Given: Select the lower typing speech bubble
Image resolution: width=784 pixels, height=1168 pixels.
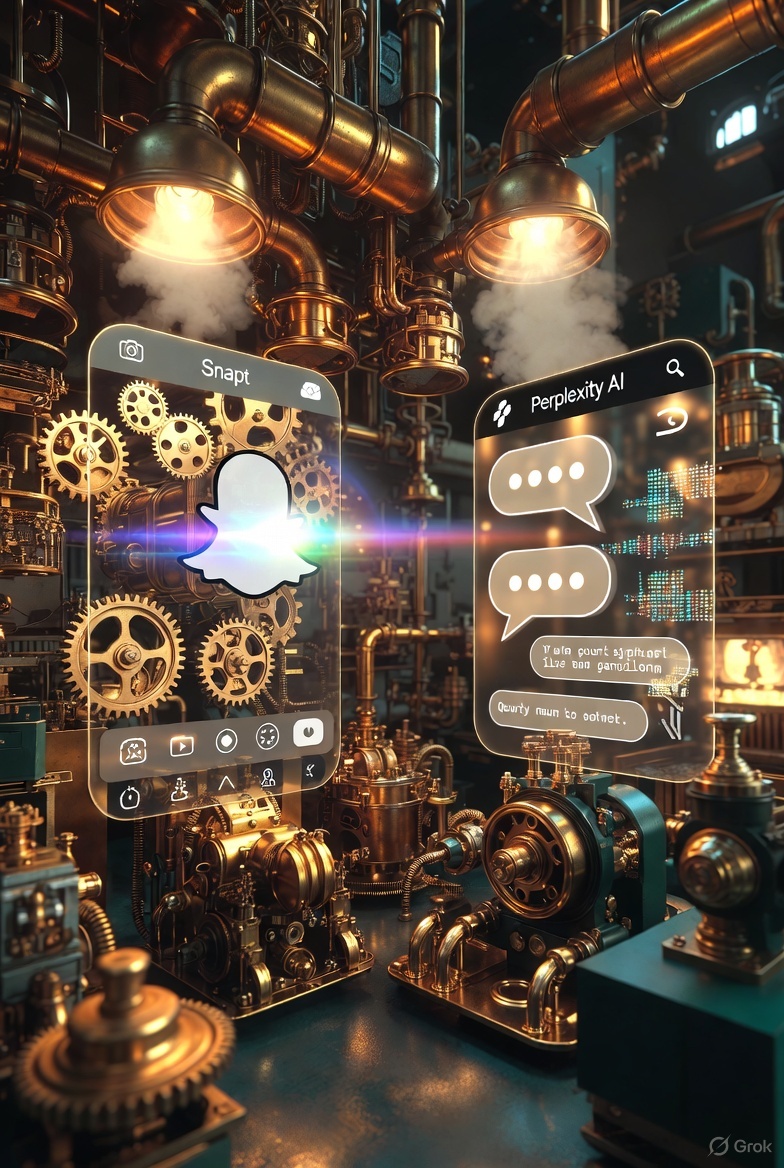Looking at the screenshot, I should [x=550, y=586].
